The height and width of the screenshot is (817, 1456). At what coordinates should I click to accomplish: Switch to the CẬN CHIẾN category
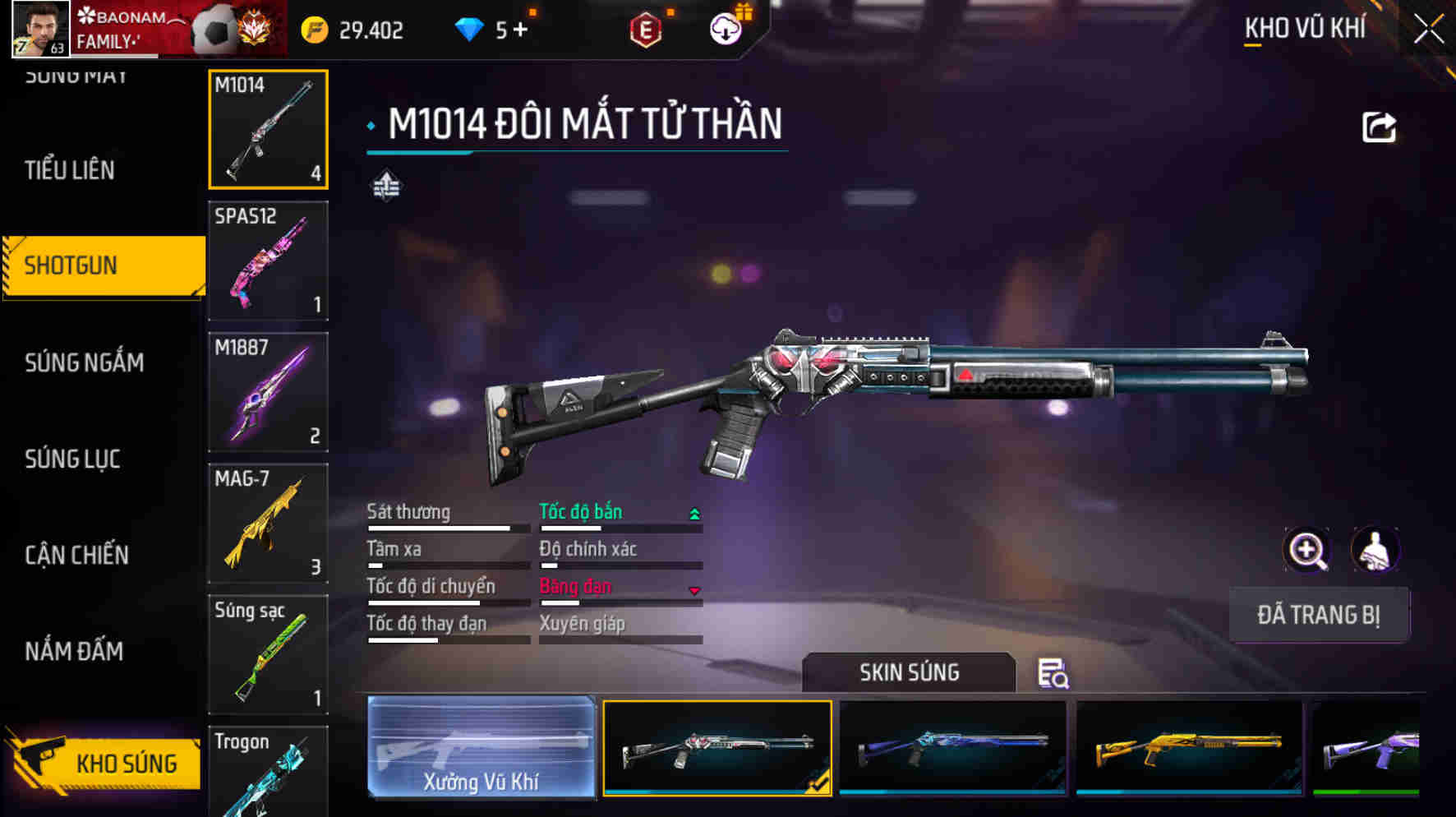(76, 555)
